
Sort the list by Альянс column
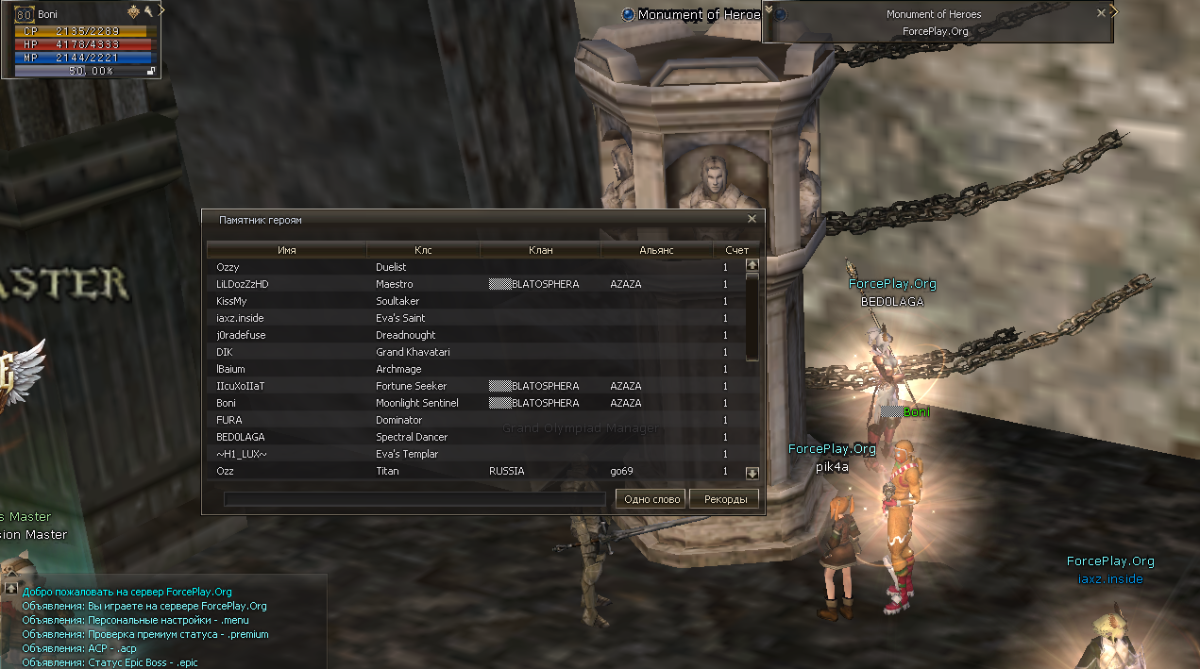pos(656,250)
